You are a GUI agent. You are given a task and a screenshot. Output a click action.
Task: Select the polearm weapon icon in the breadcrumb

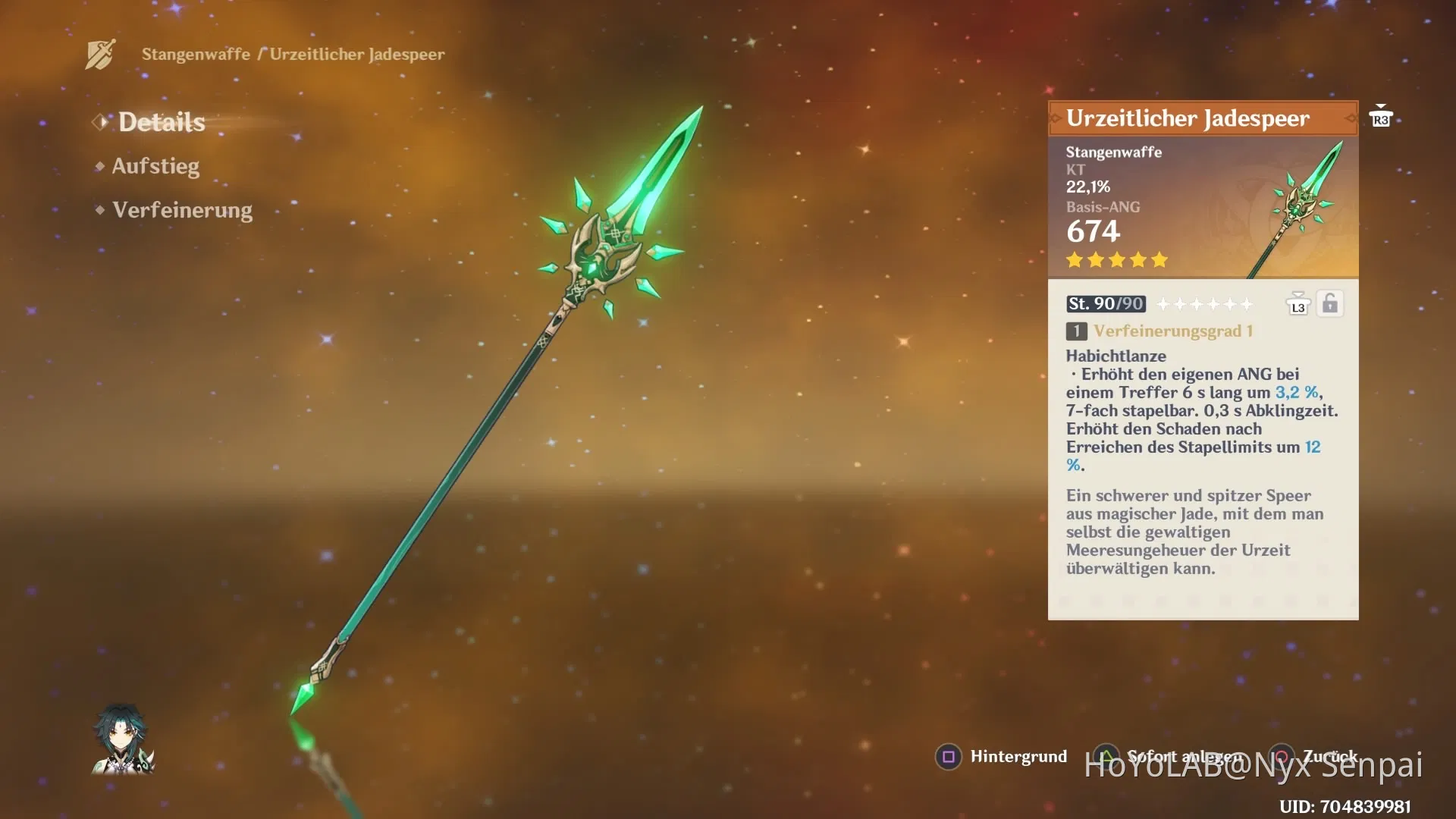[99, 53]
